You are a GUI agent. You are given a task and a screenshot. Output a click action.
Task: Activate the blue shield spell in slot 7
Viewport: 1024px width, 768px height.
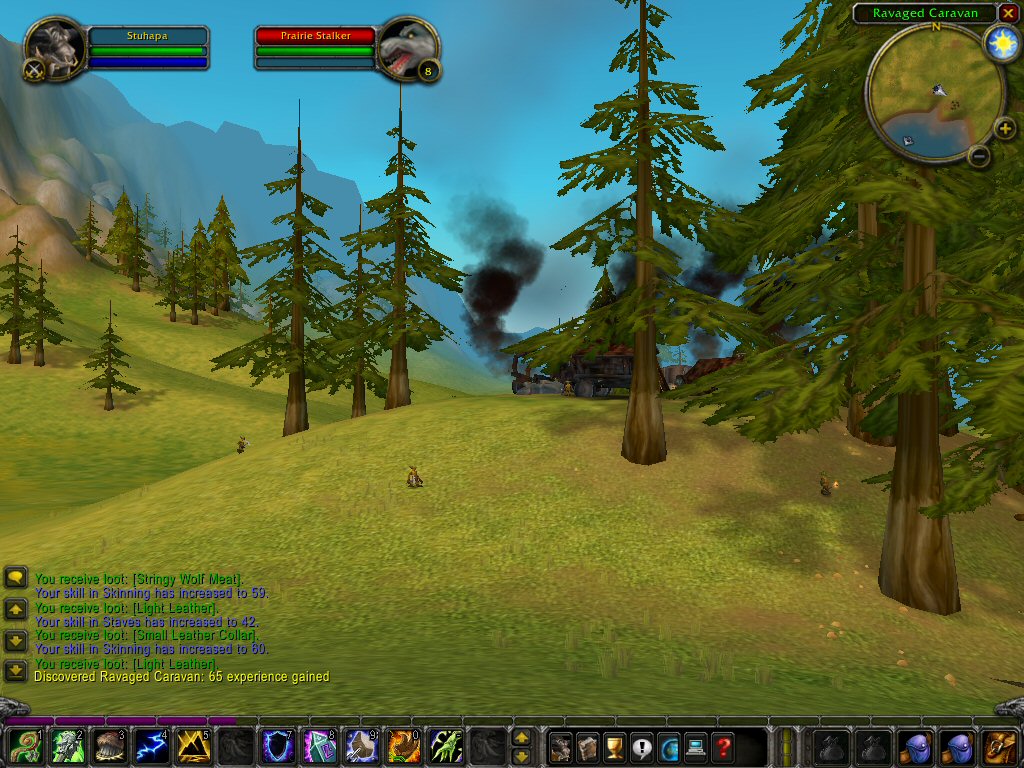point(277,746)
